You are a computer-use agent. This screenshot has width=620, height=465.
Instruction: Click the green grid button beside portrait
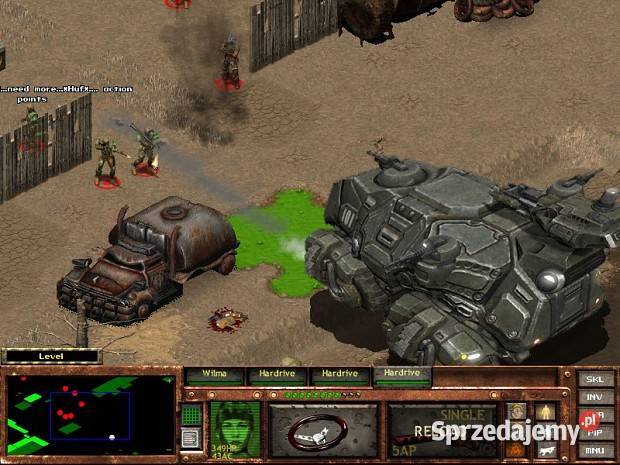tap(191, 414)
